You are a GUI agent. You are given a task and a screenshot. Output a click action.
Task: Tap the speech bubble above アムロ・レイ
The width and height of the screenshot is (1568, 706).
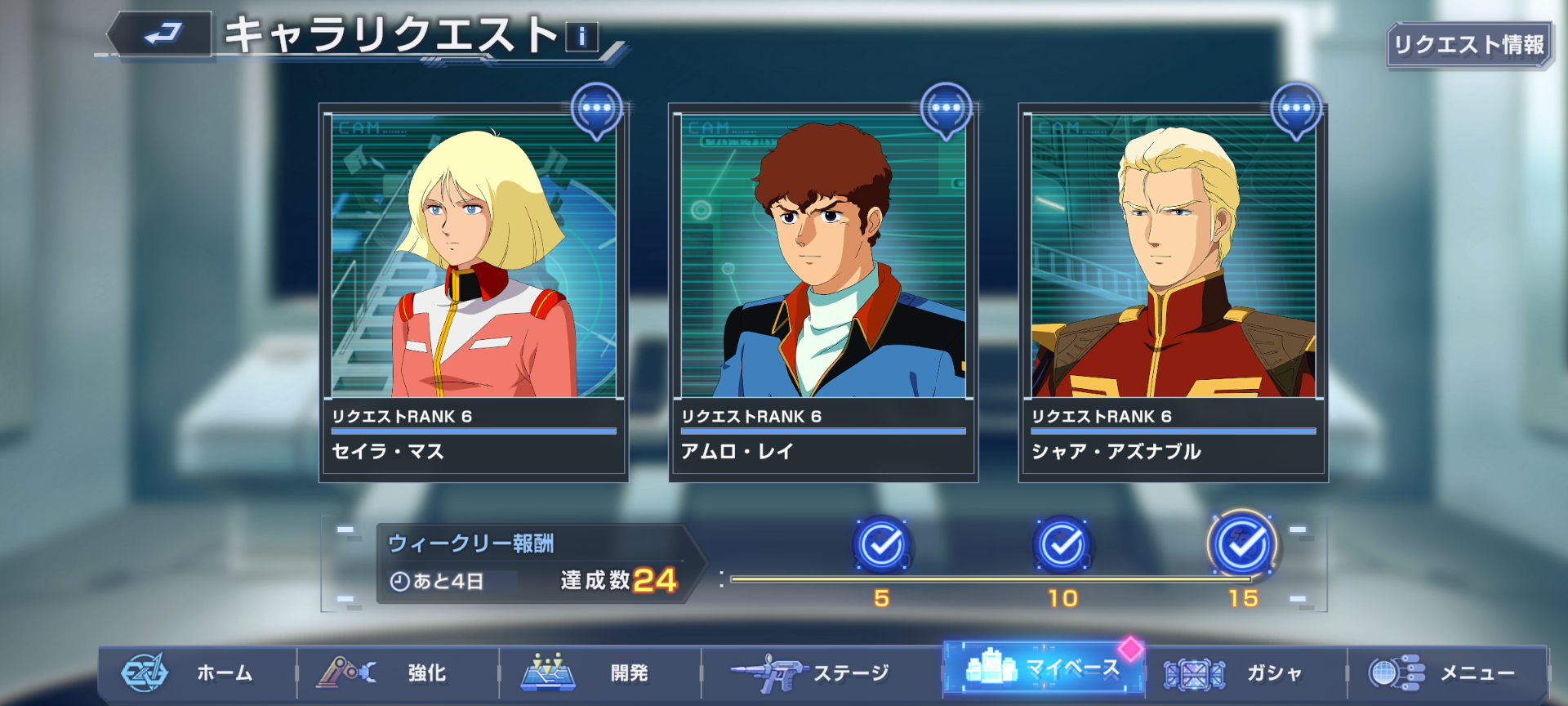tap(946, 109)
